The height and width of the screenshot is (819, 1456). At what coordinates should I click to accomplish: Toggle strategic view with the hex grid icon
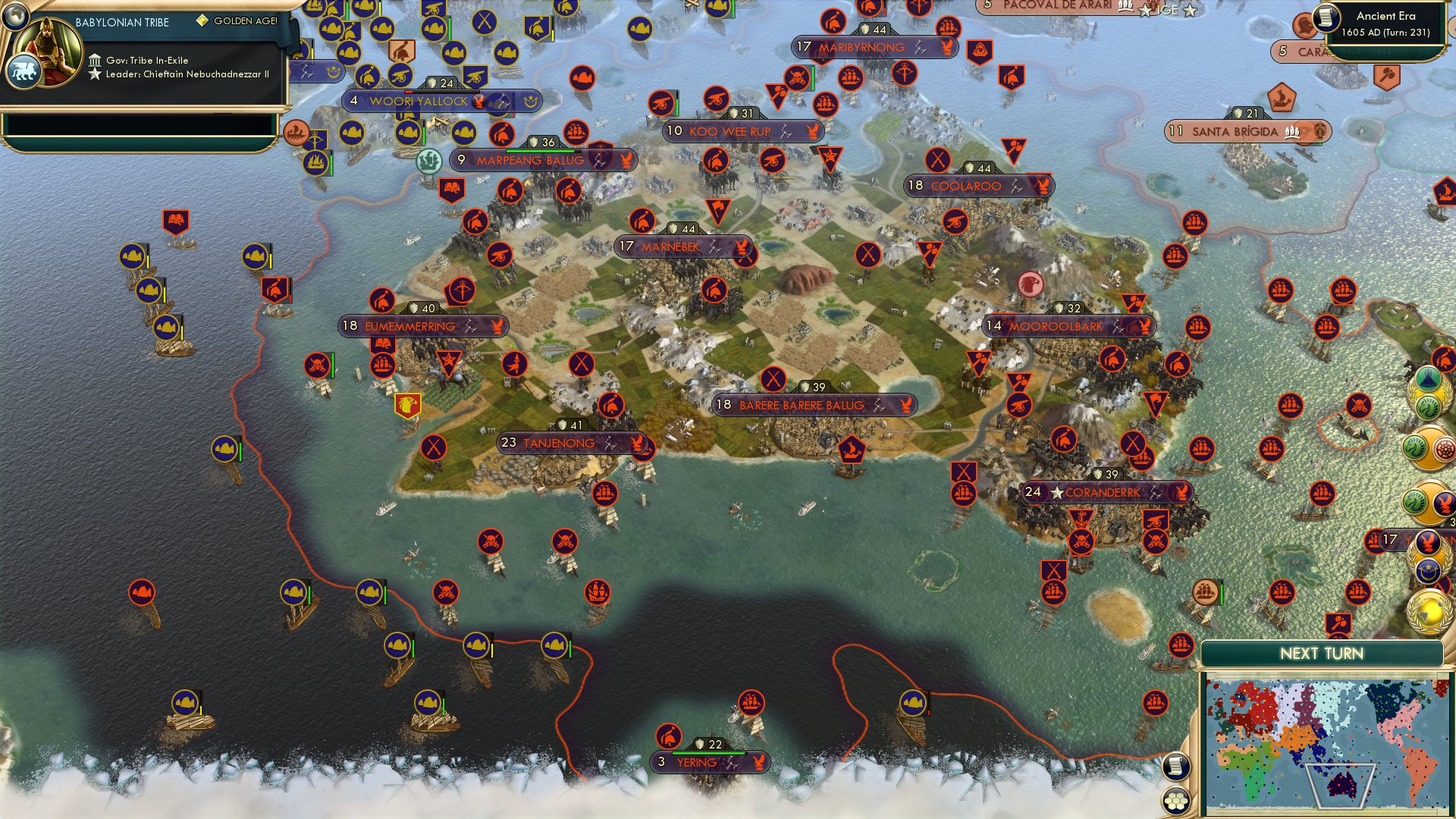pyautogui.click(x=1176, y=801)
